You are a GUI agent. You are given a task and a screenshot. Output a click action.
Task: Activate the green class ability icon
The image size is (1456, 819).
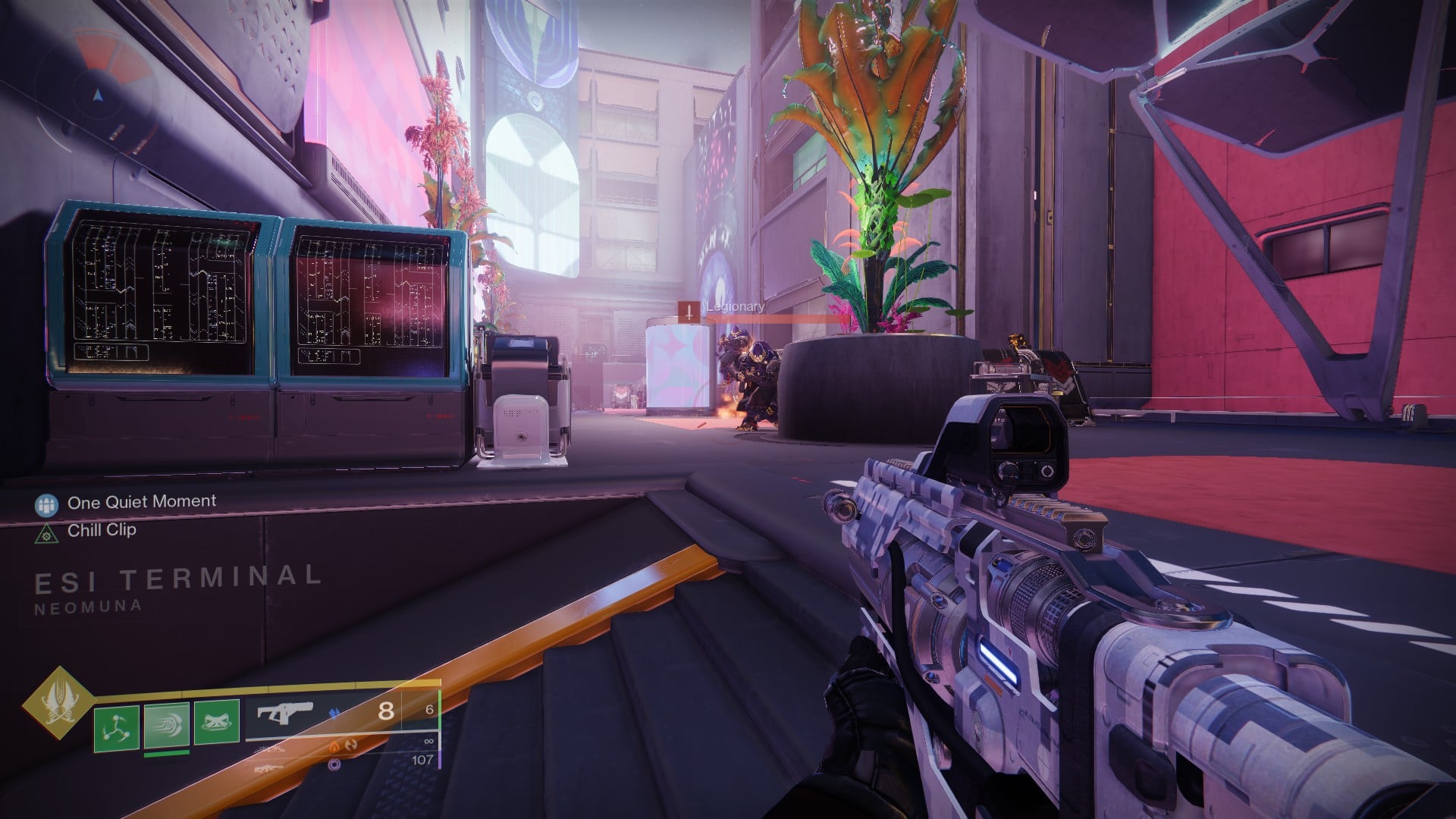[217, 722]
